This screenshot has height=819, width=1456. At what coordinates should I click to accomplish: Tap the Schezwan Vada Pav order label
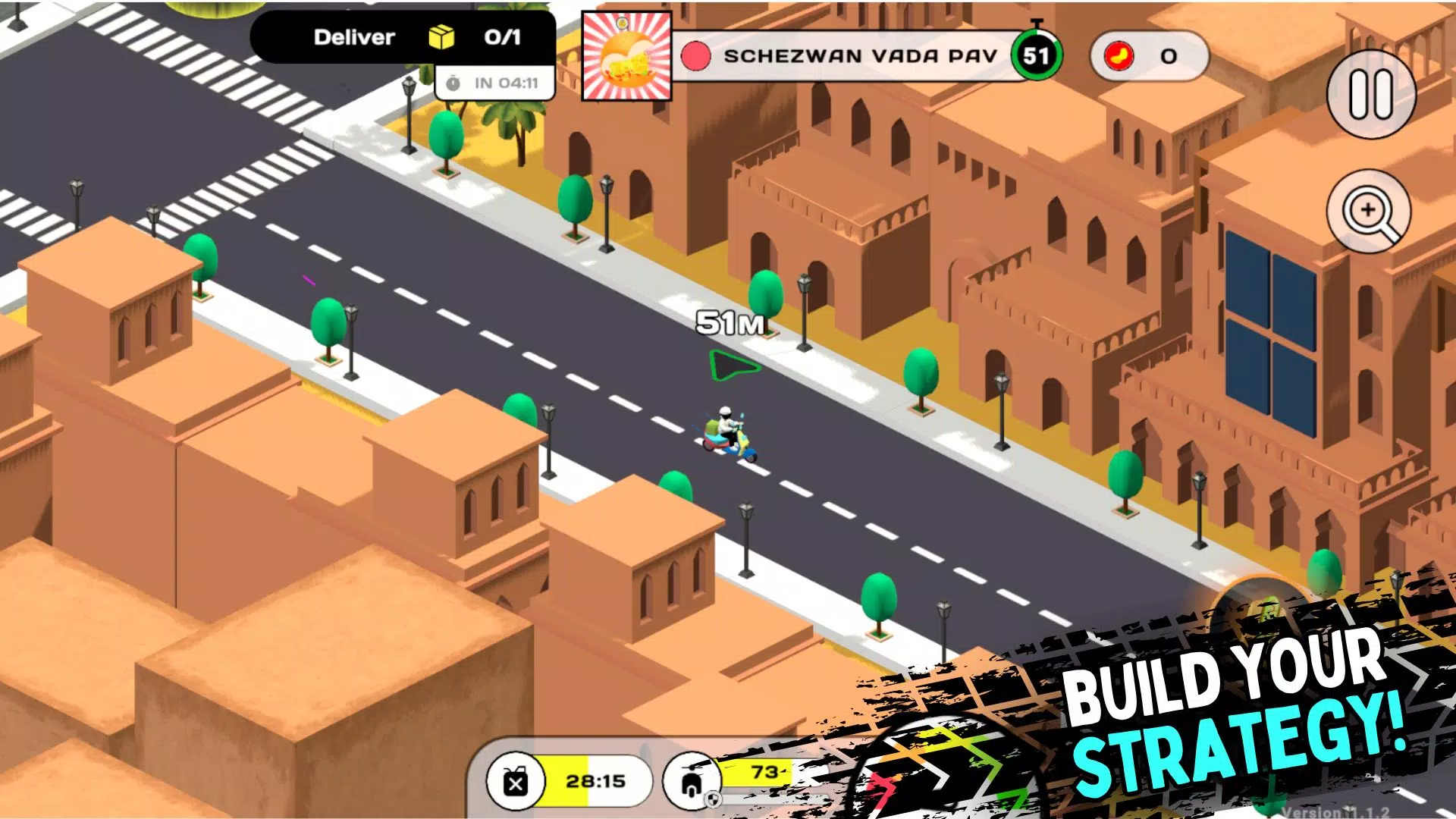click(861, 55)
